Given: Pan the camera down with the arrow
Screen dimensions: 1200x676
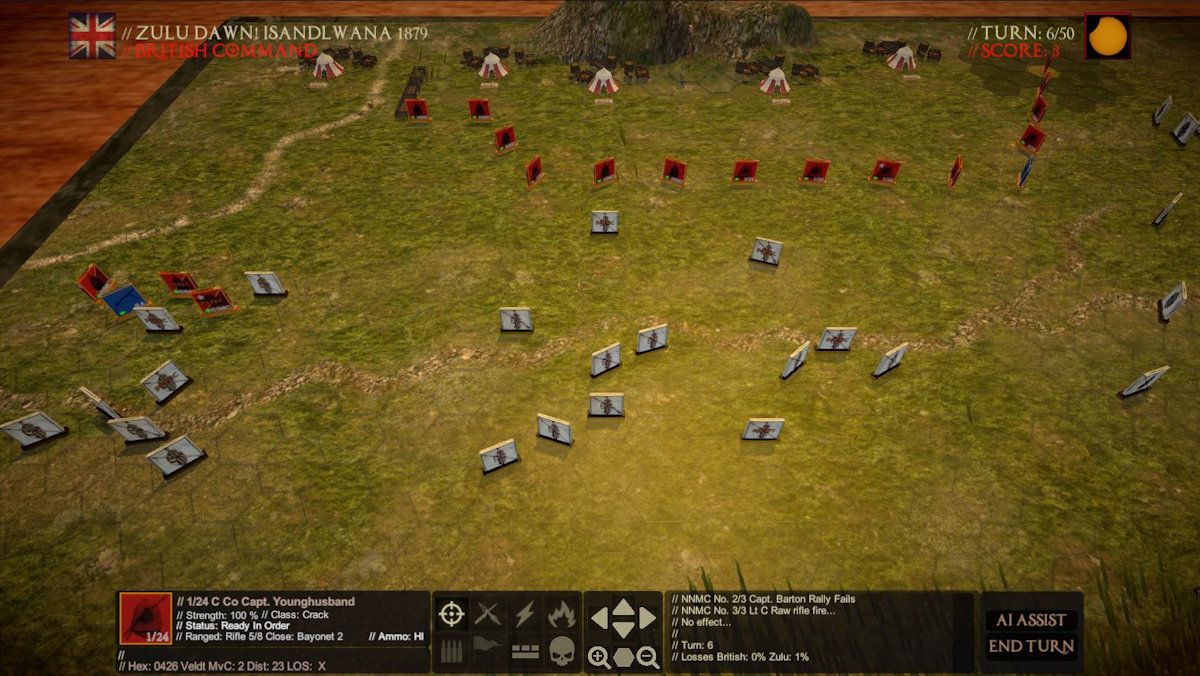Looking at the screenshot, I should (623, 629).
